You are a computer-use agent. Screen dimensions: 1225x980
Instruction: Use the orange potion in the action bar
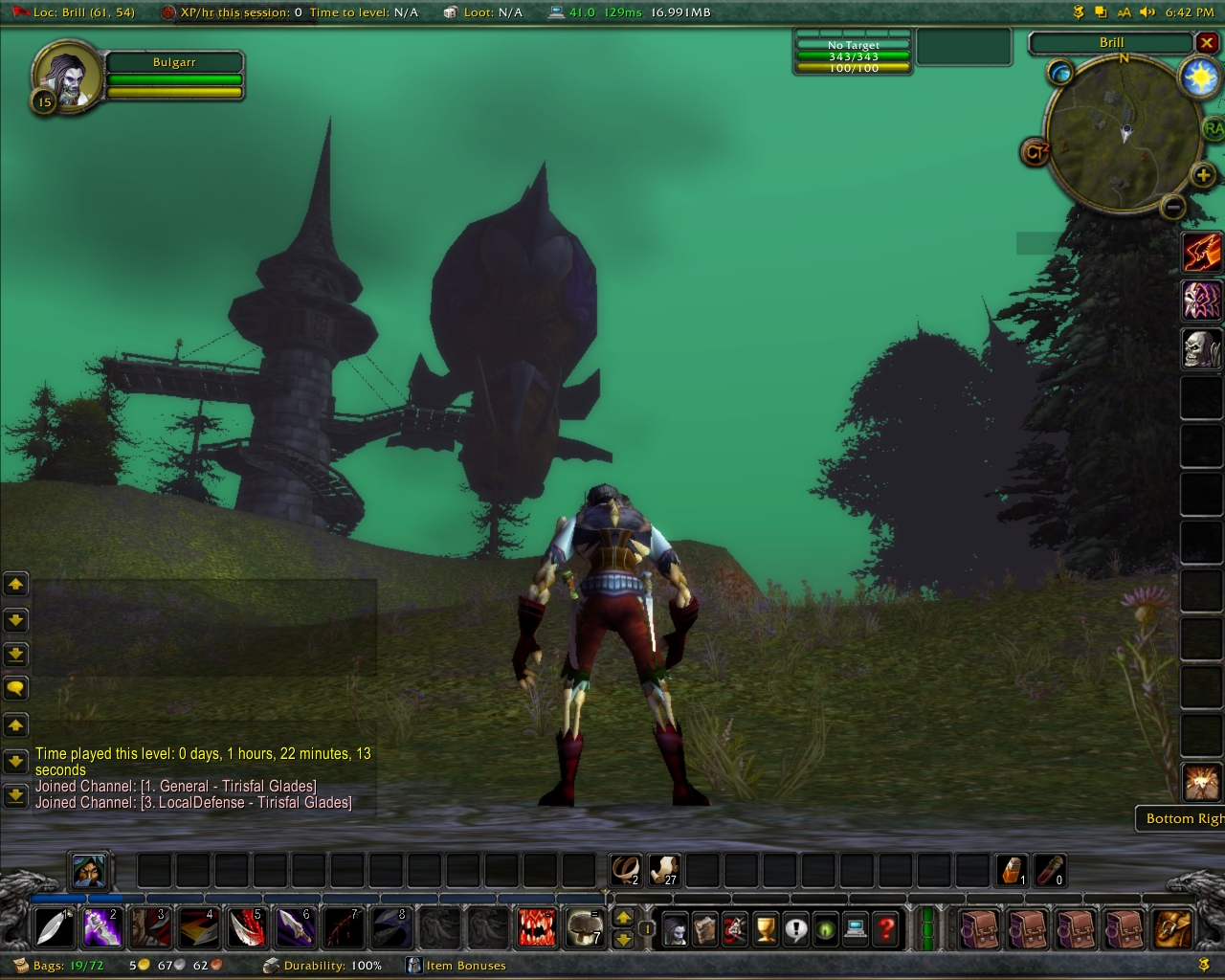tap(1013, 870)
